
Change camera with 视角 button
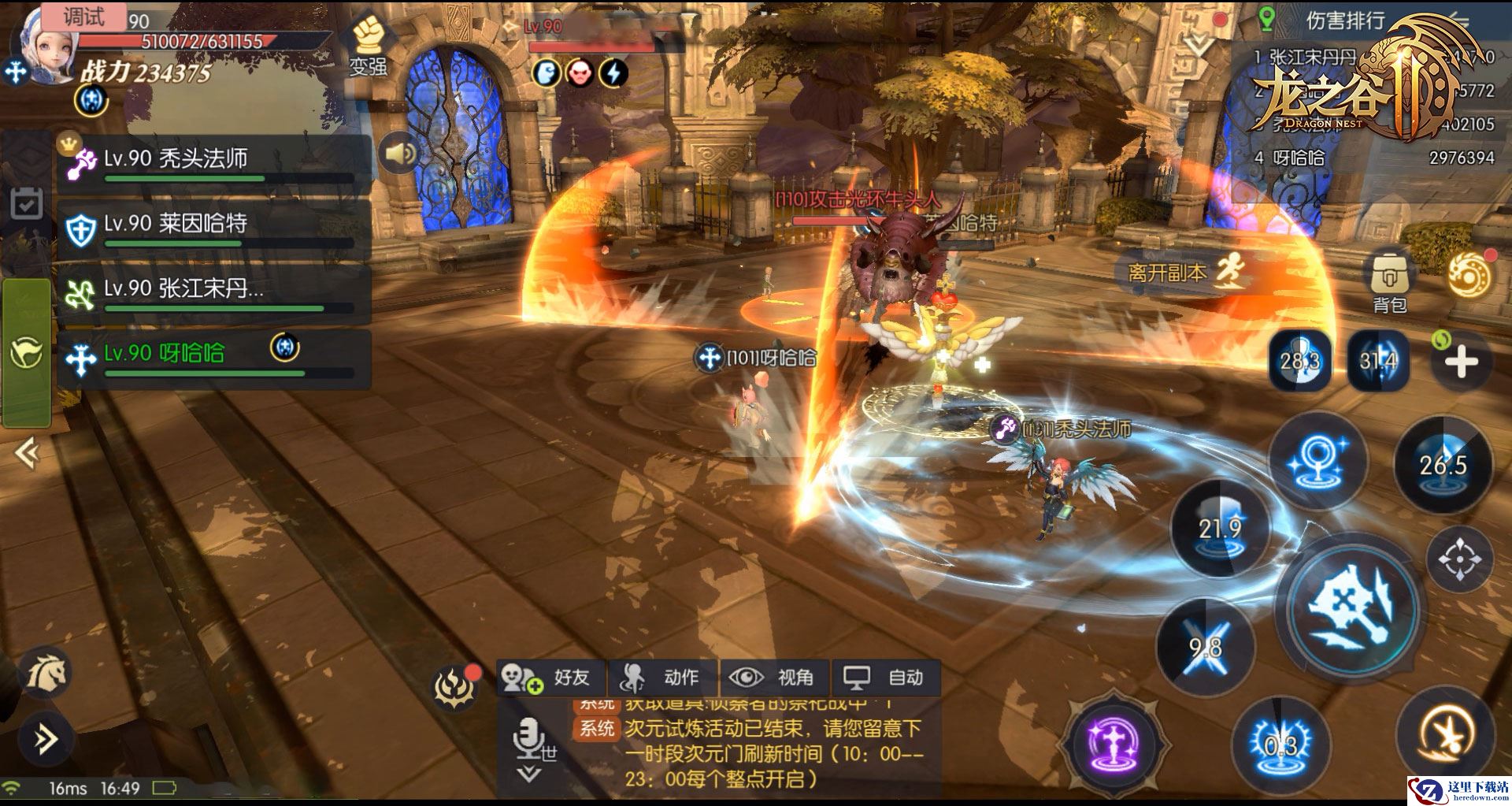775,678
